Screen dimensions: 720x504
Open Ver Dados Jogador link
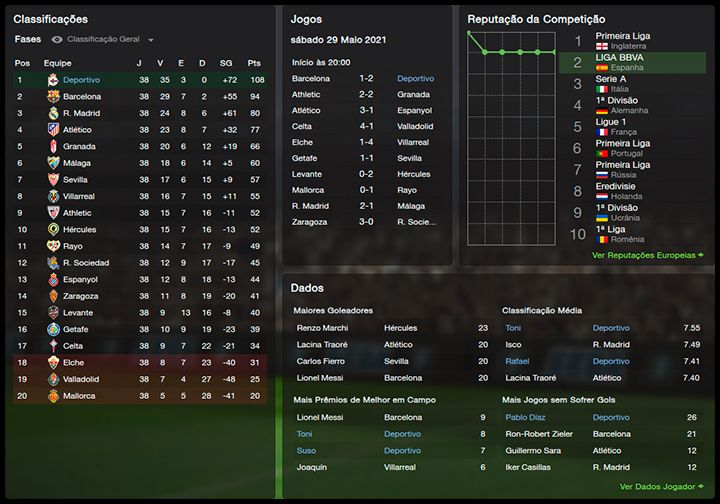(x=656, y=486)
